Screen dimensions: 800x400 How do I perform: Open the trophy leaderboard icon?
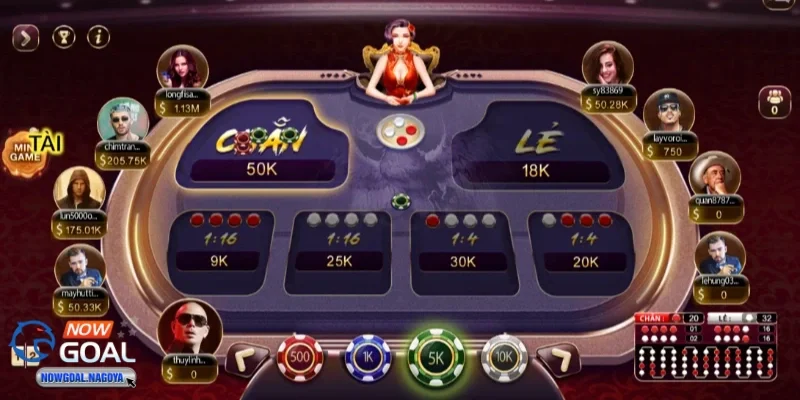(x=63, y=38)
